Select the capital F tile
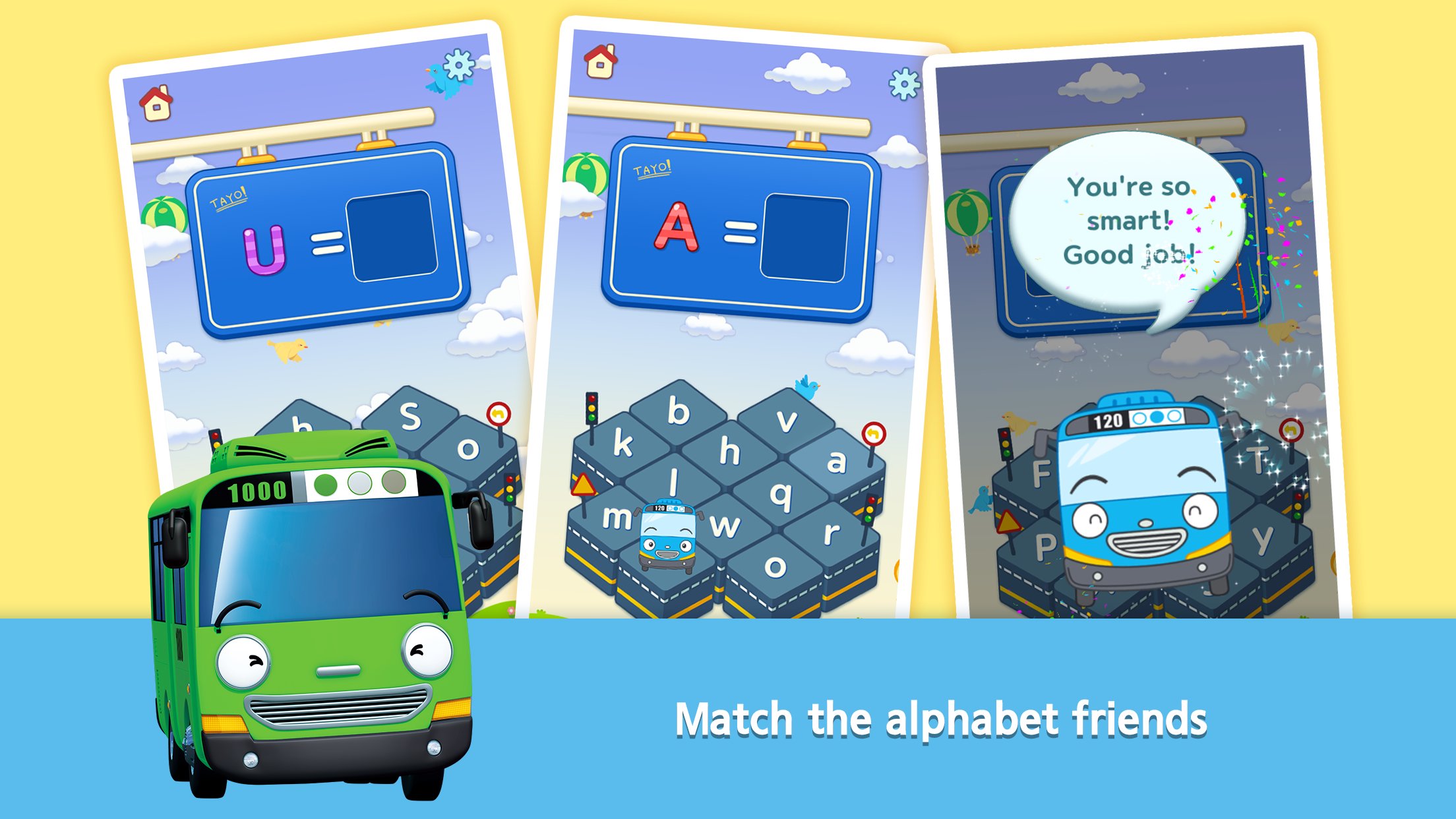This screenshot has height=819, width=1456. tap(1041, 473)
